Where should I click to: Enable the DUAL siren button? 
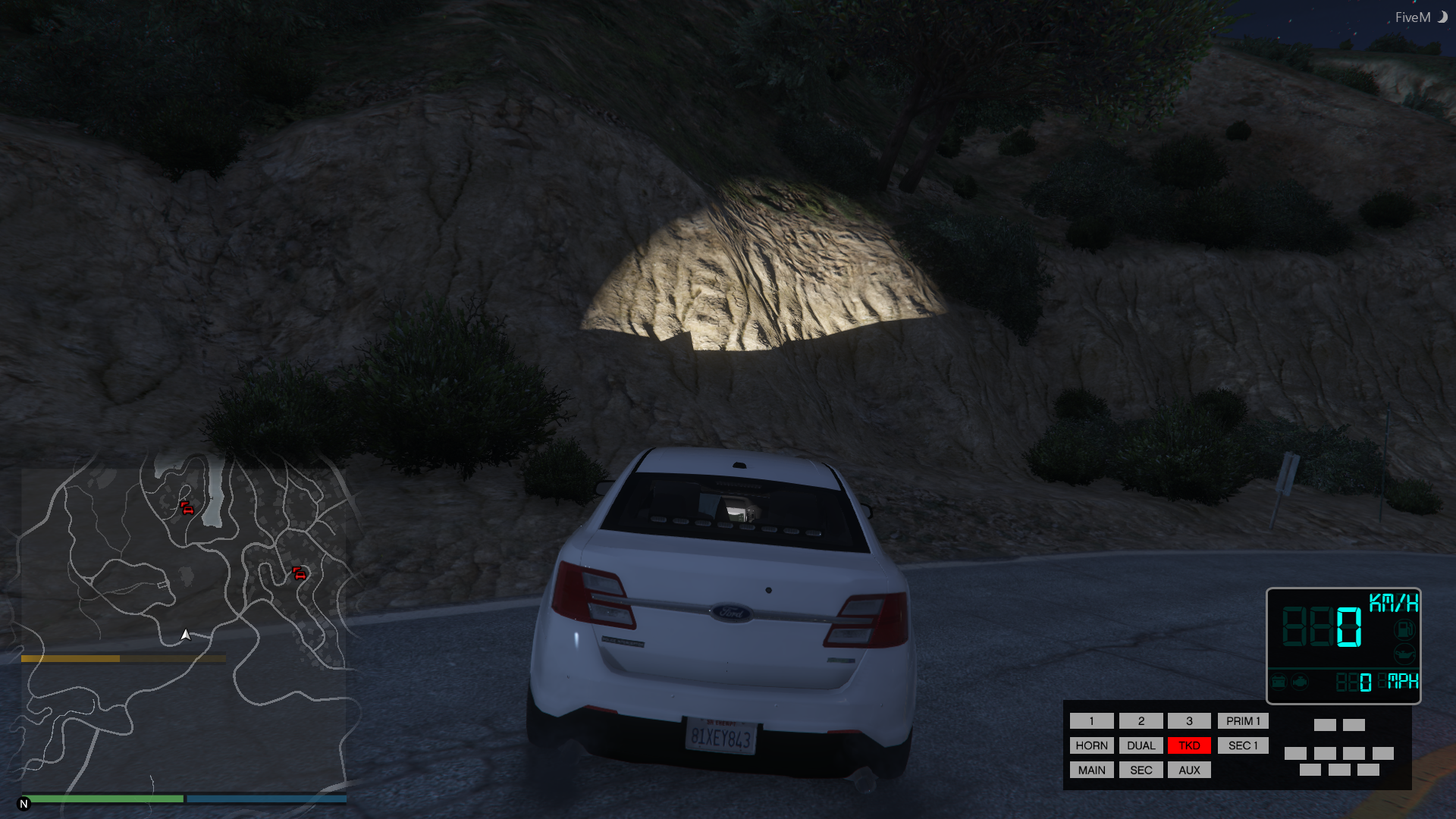coord(1141,745)
